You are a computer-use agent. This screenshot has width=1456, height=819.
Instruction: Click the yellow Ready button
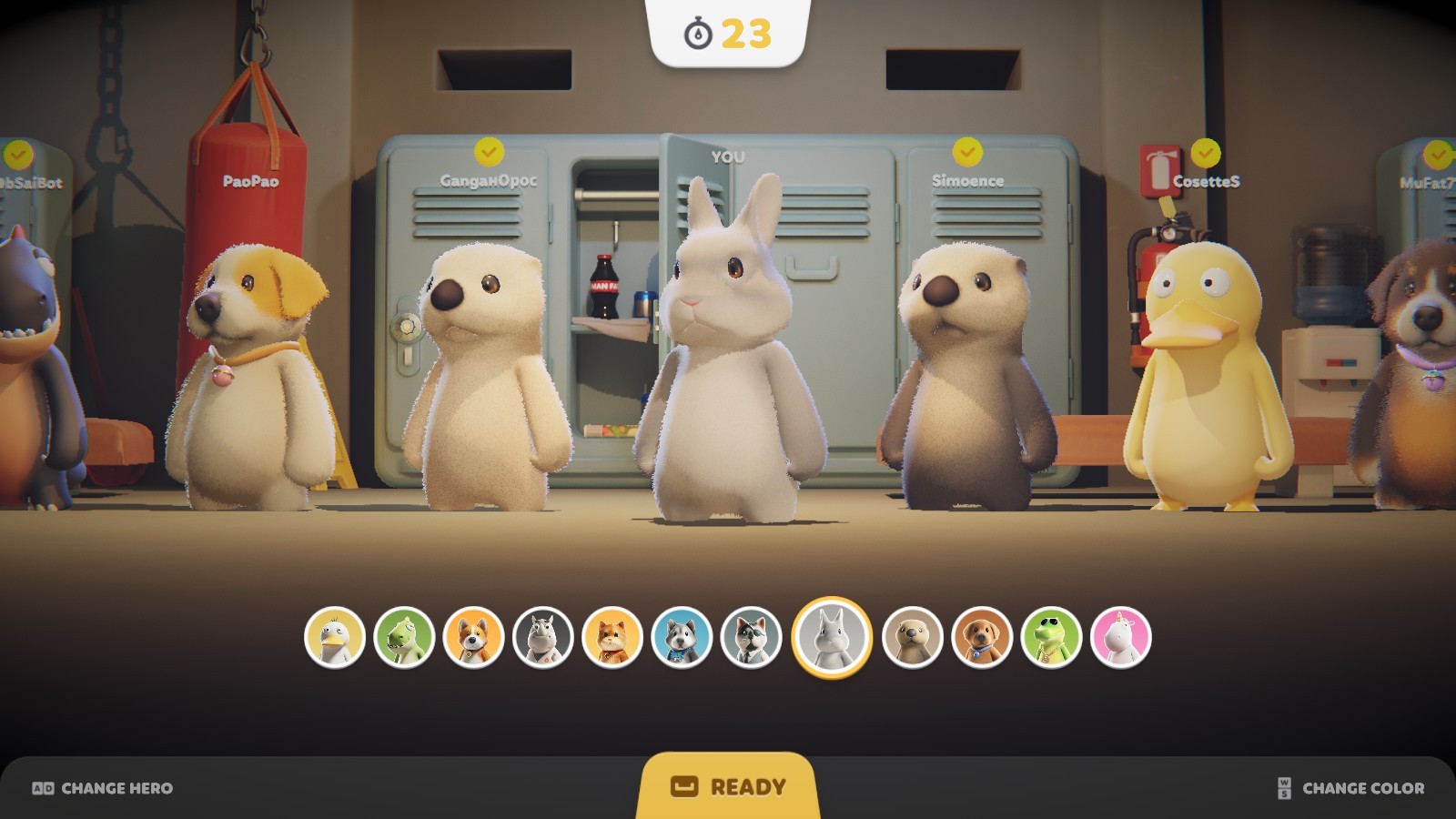(728, 787)
